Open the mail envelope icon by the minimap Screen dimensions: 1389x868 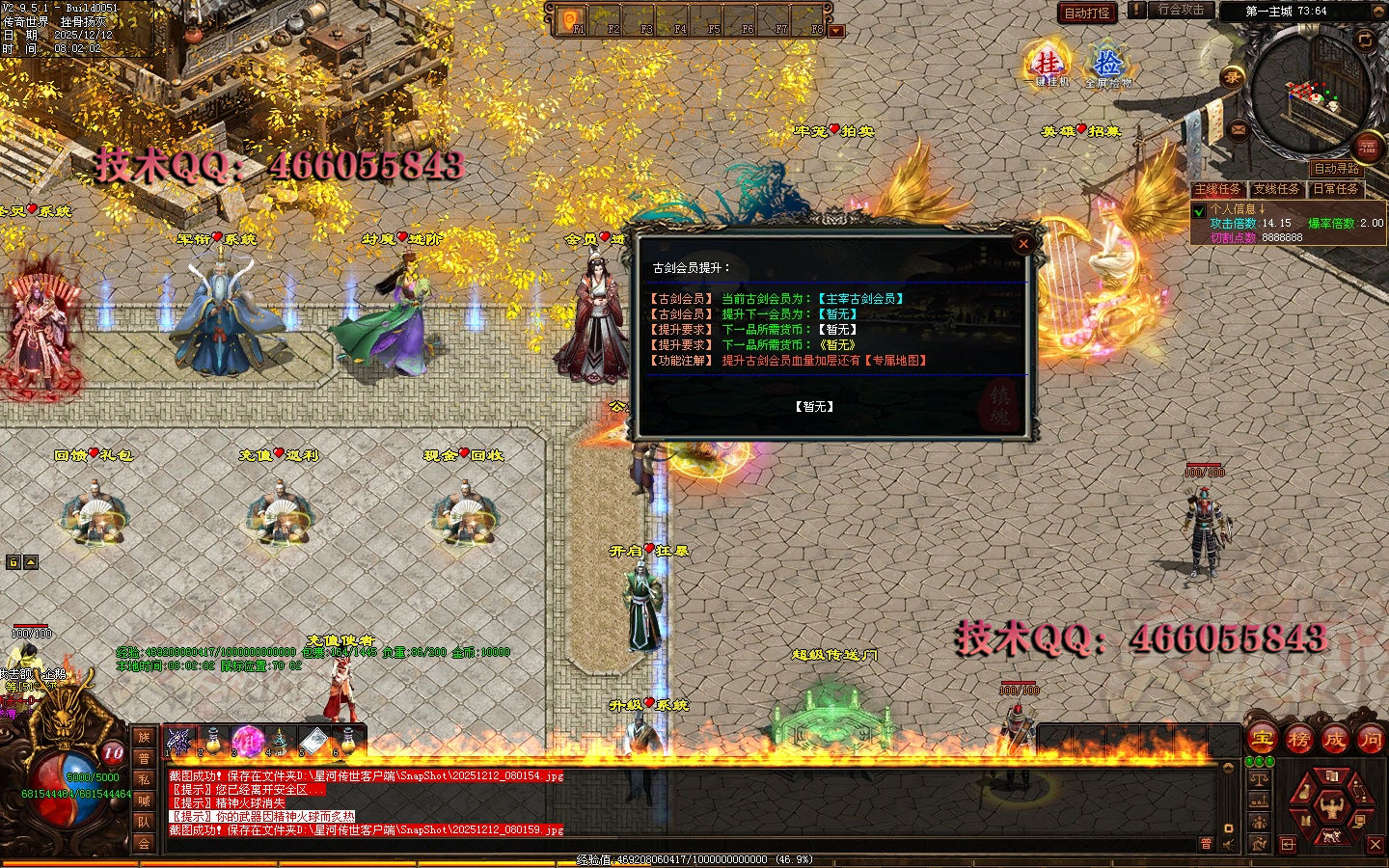pyautogui.click(x=1238, y=129)
